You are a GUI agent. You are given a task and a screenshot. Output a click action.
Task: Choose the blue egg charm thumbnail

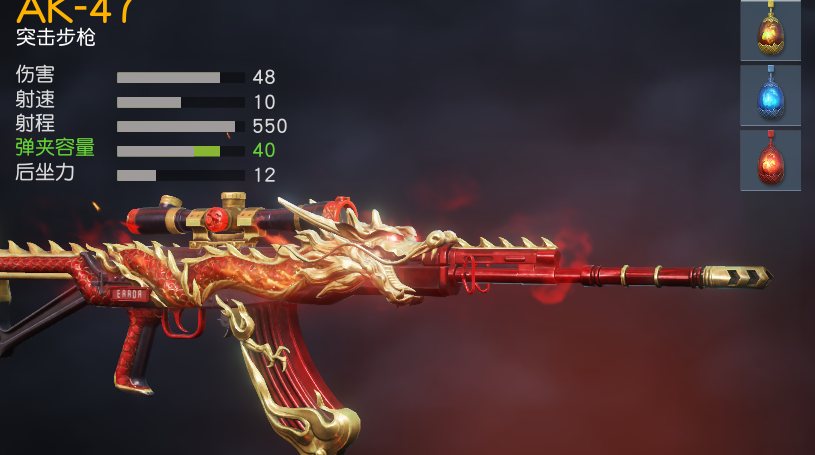pyautogui.click(x=770, y=96)
